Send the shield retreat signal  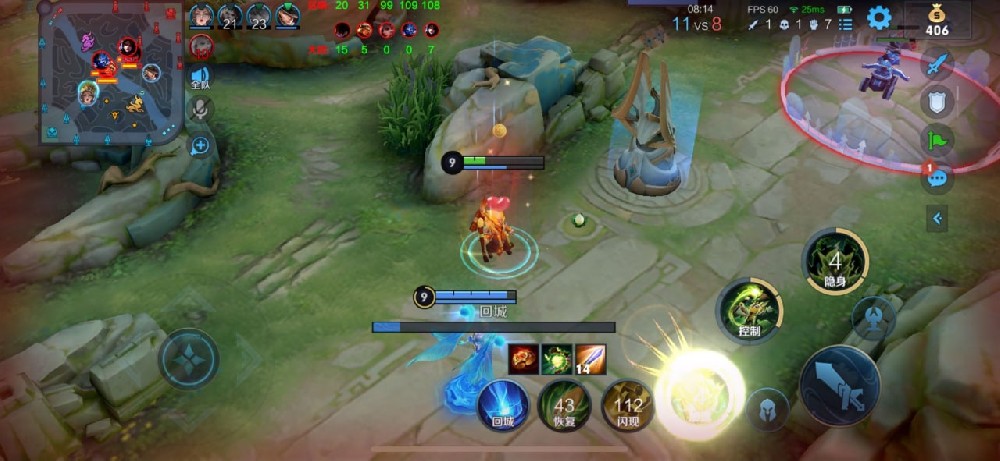(937, 101)
